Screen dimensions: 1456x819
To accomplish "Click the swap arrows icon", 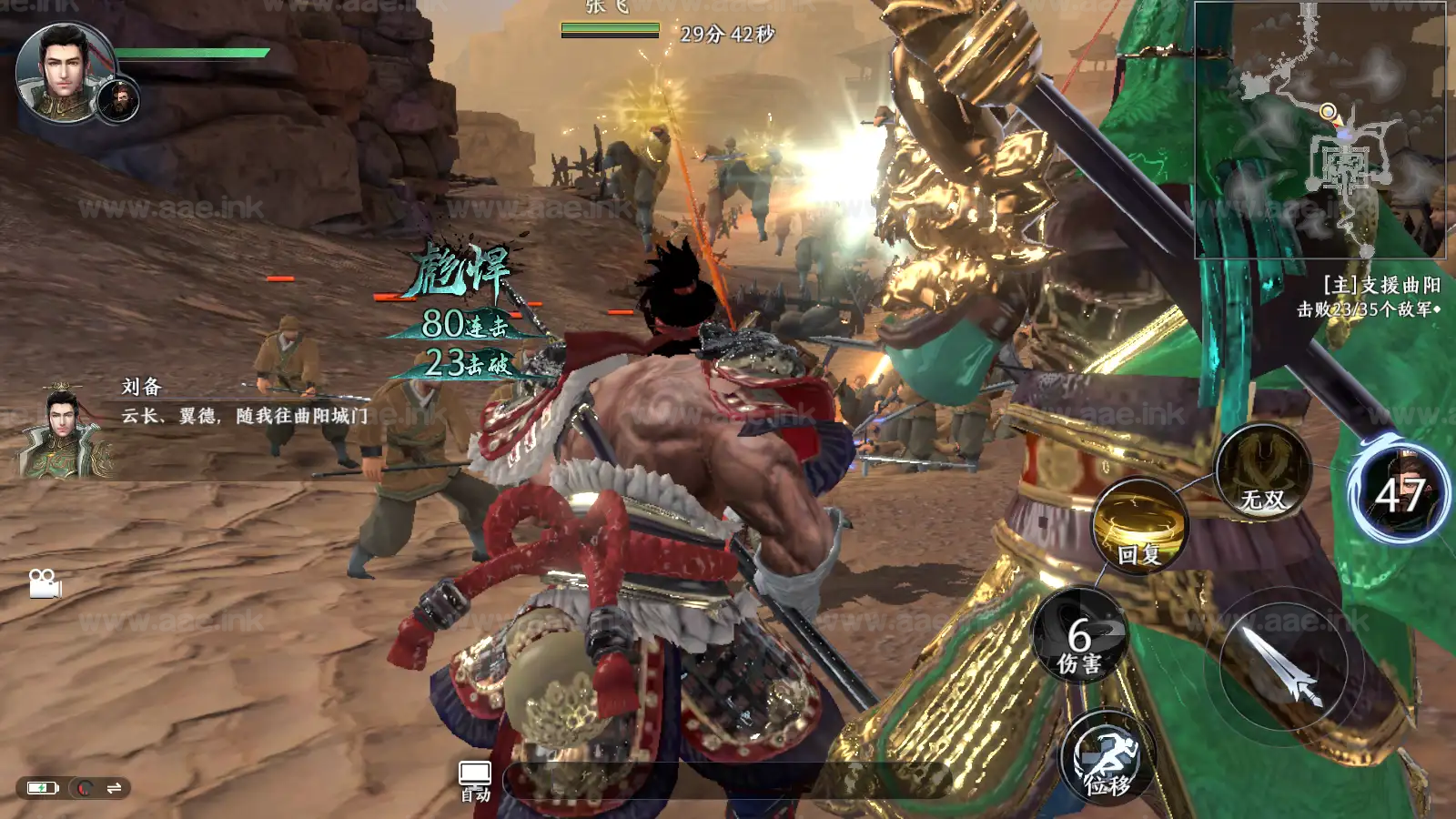I will (x=115, y=788).
